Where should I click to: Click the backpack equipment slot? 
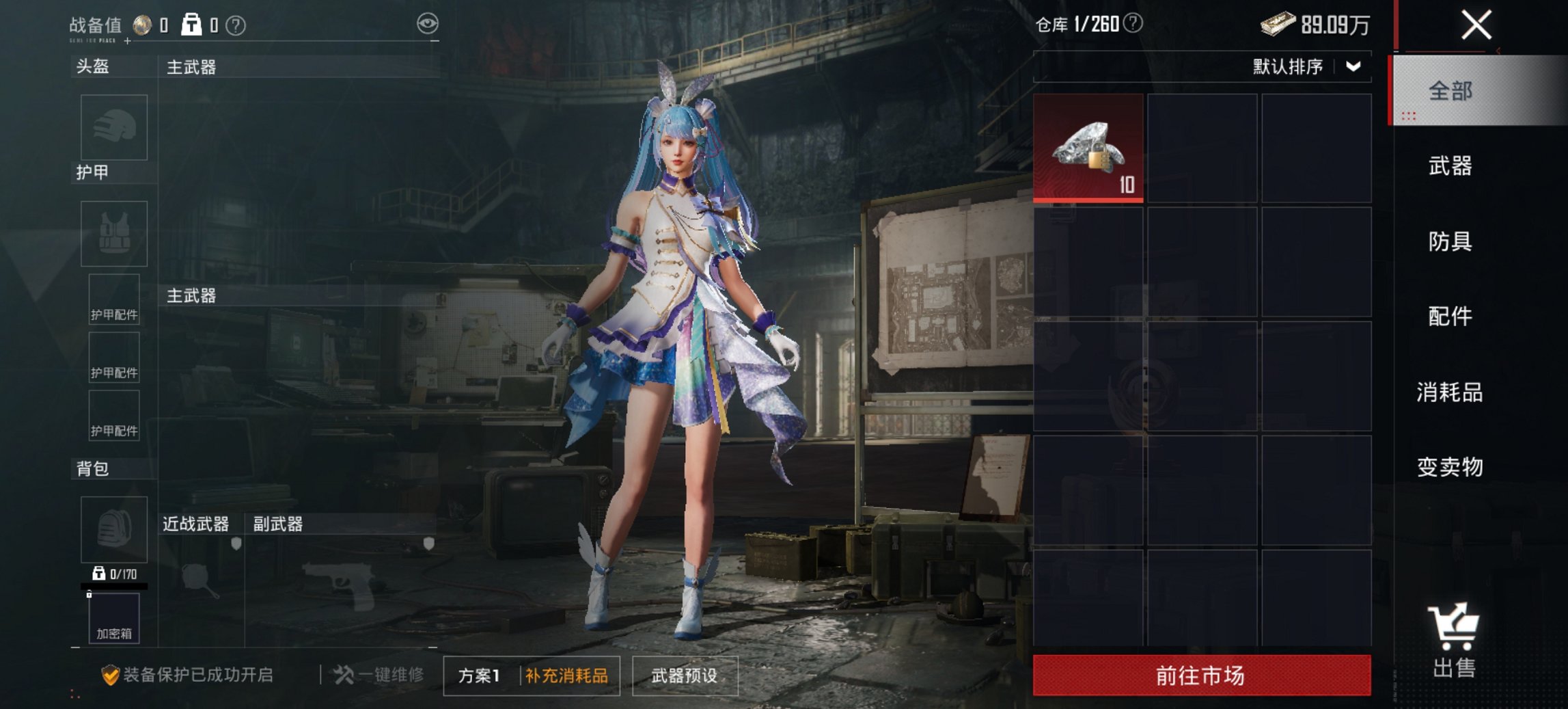(113, 530)
